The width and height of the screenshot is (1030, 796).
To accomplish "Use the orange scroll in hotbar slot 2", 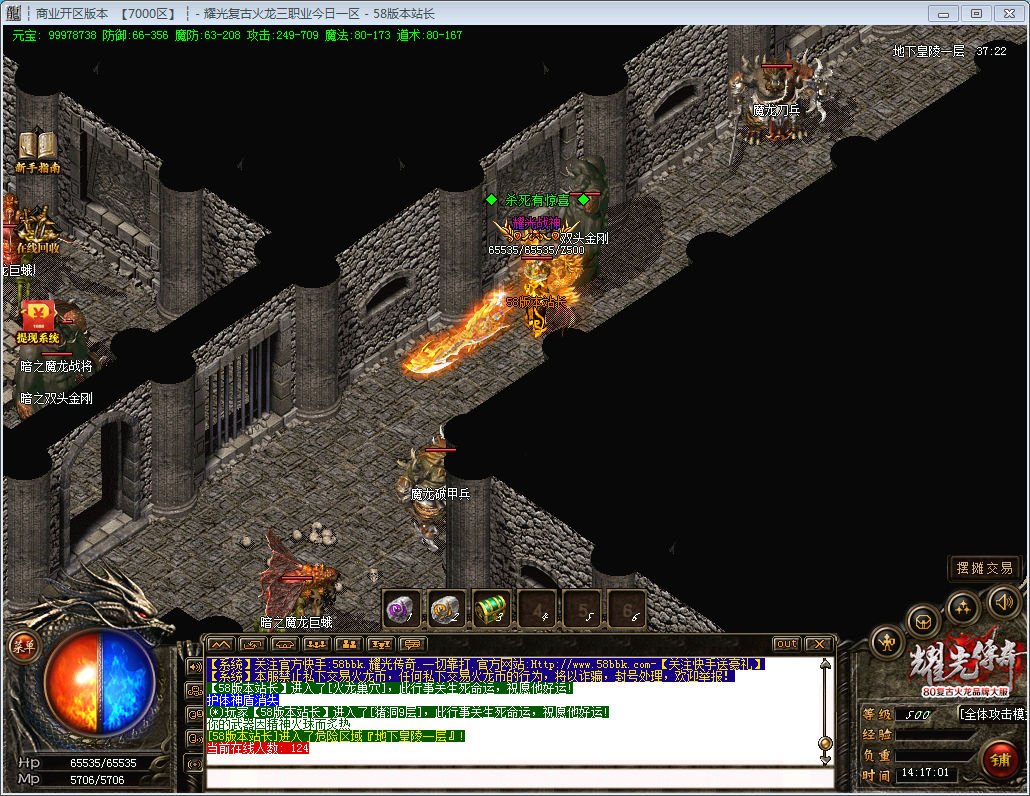I will [x=447, y=608].
